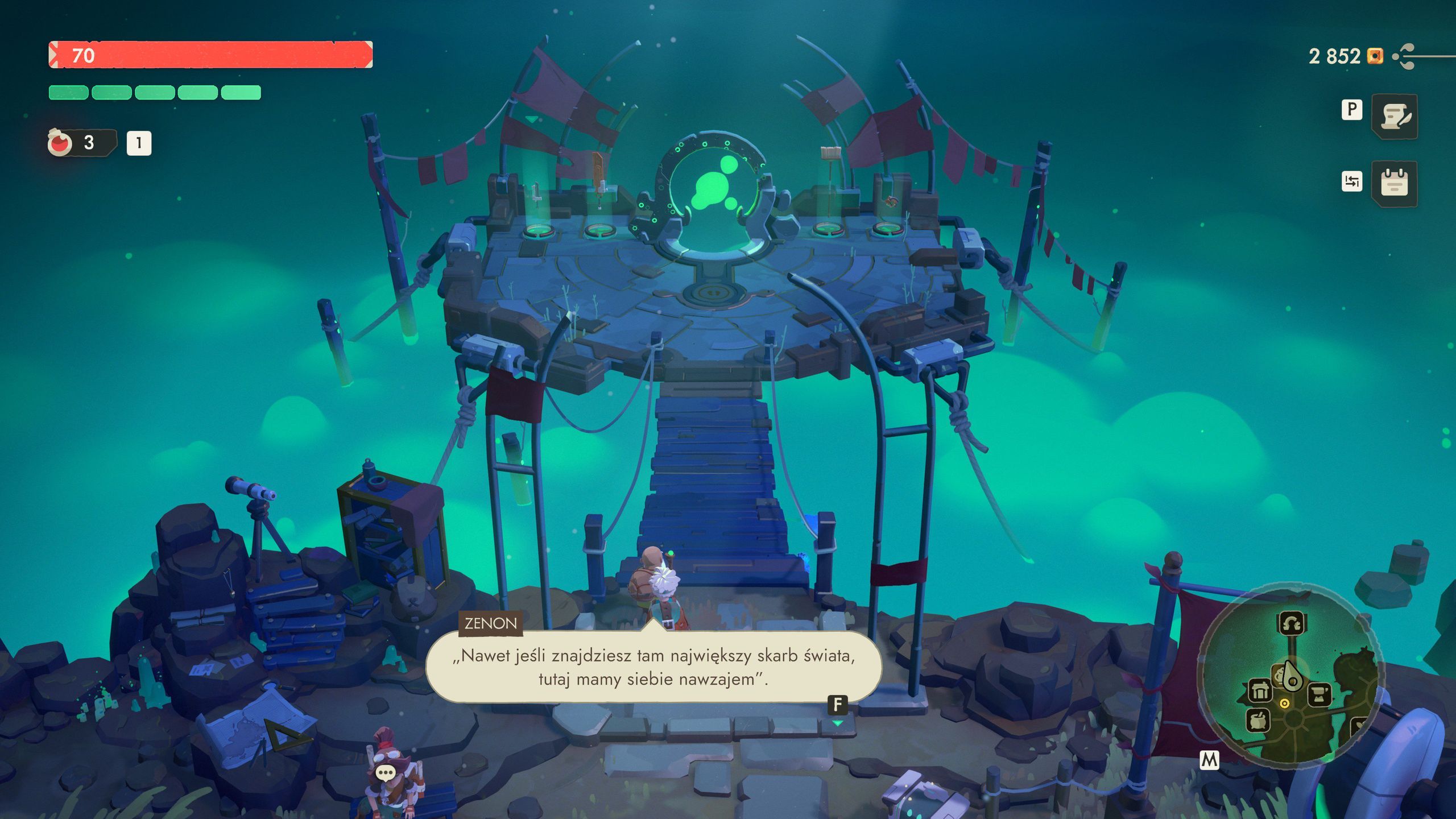Click the calendar journal icon on the right

tap(1395, 183)
